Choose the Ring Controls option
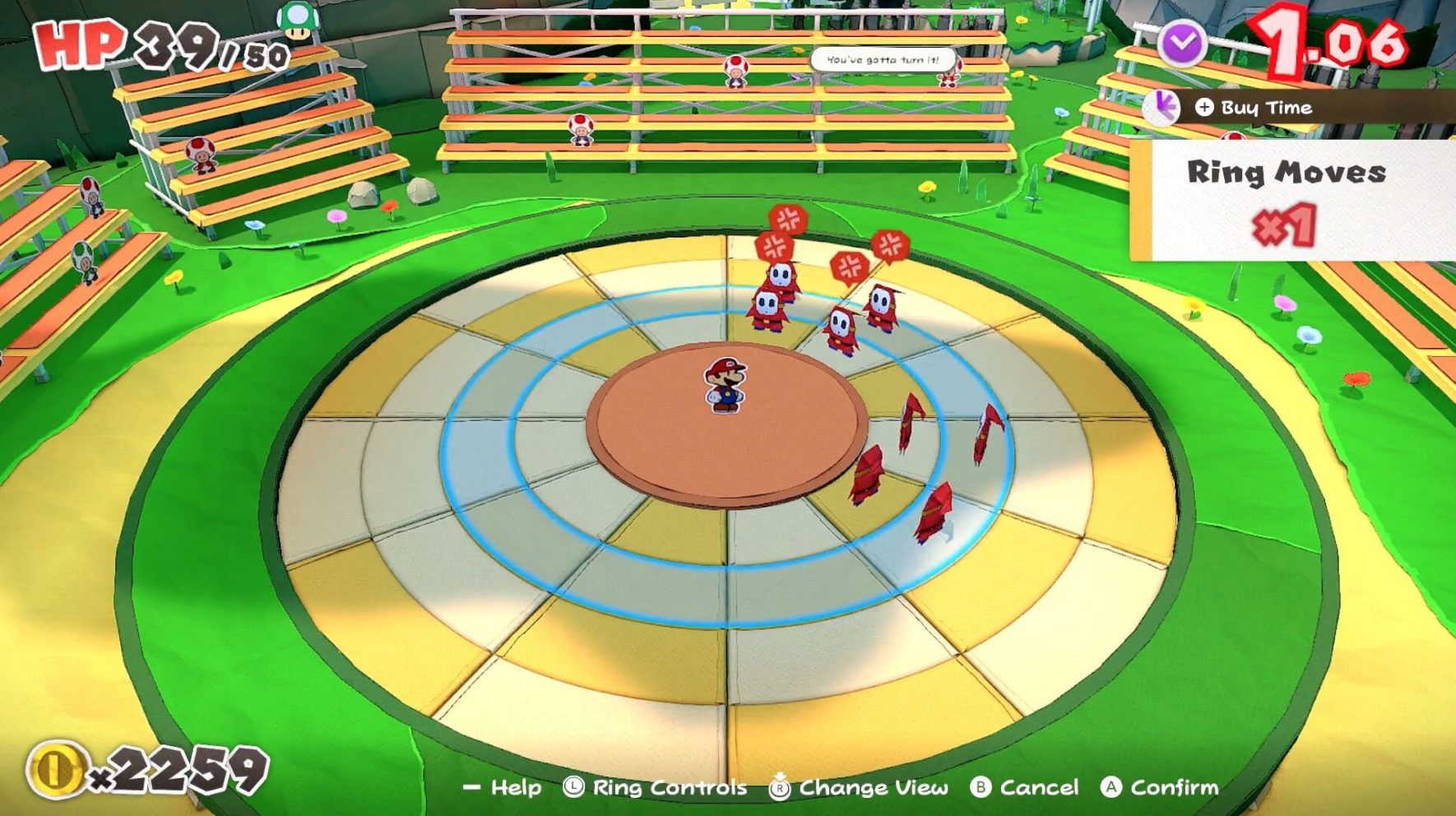Screen dimensions: 1456x816 pos(656,788)
